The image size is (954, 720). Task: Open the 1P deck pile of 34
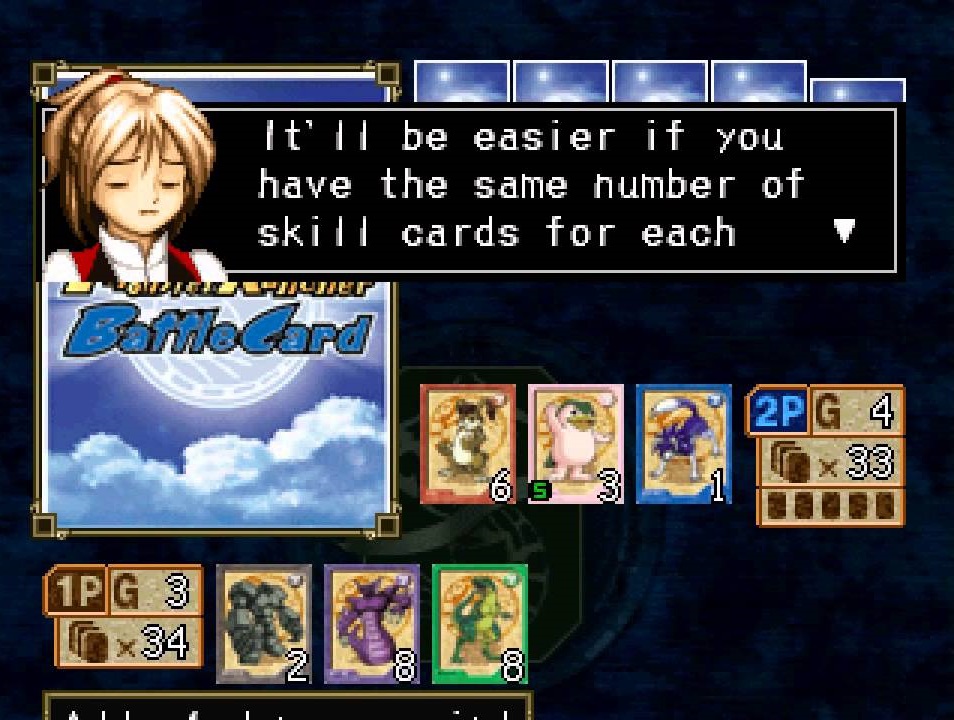pyautogui.click(x=124, y=642)
